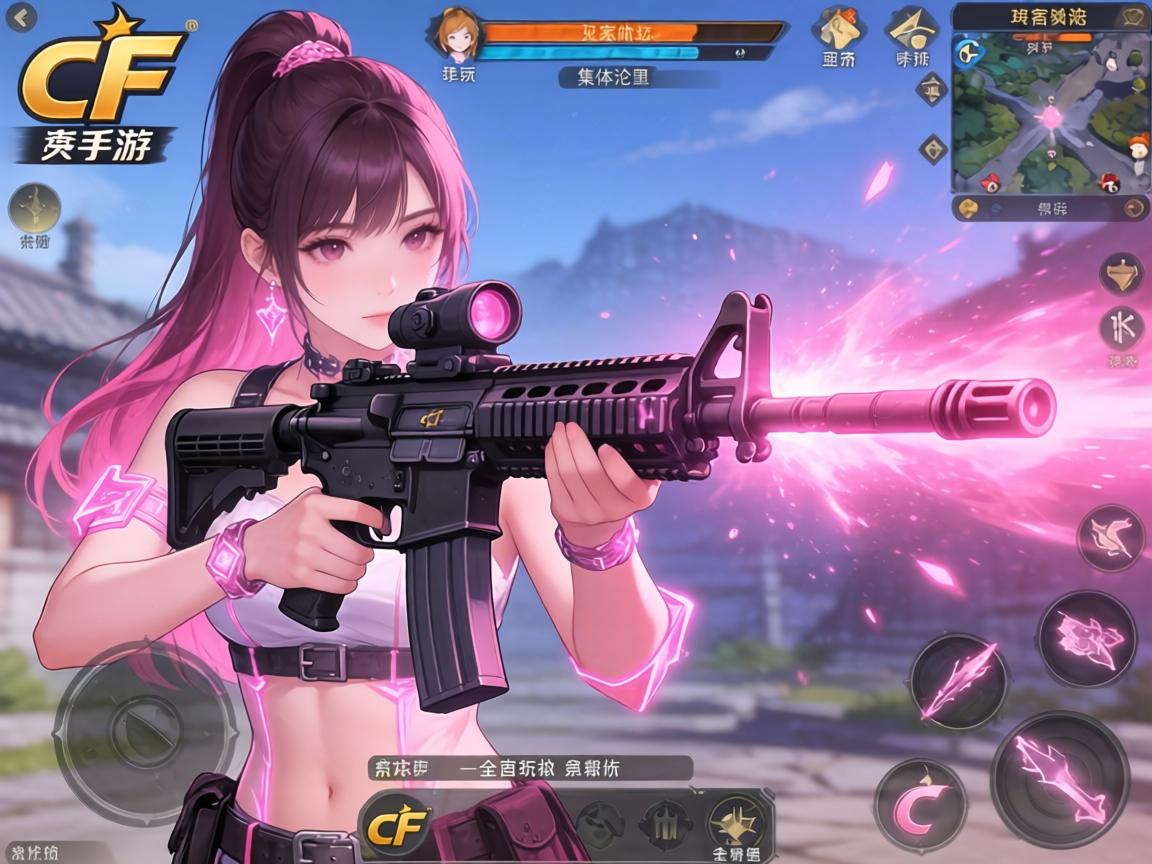Screen dimensions: 1152x864
Task: Select the grey helmet icon in bottom bar
Action: click(x=600, y=824)
